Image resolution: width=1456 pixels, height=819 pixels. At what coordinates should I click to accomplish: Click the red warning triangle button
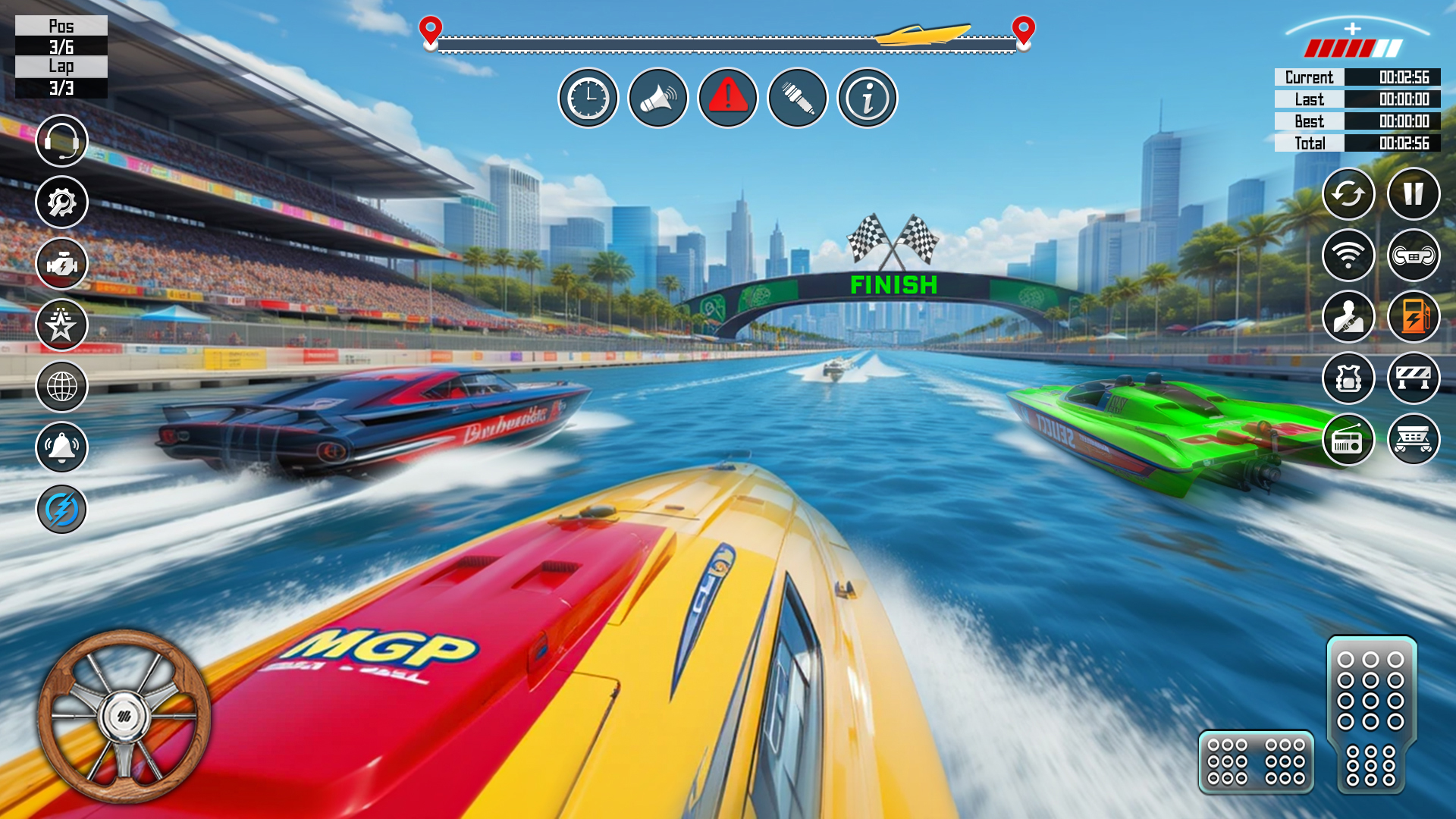click(x=728, y=98)
